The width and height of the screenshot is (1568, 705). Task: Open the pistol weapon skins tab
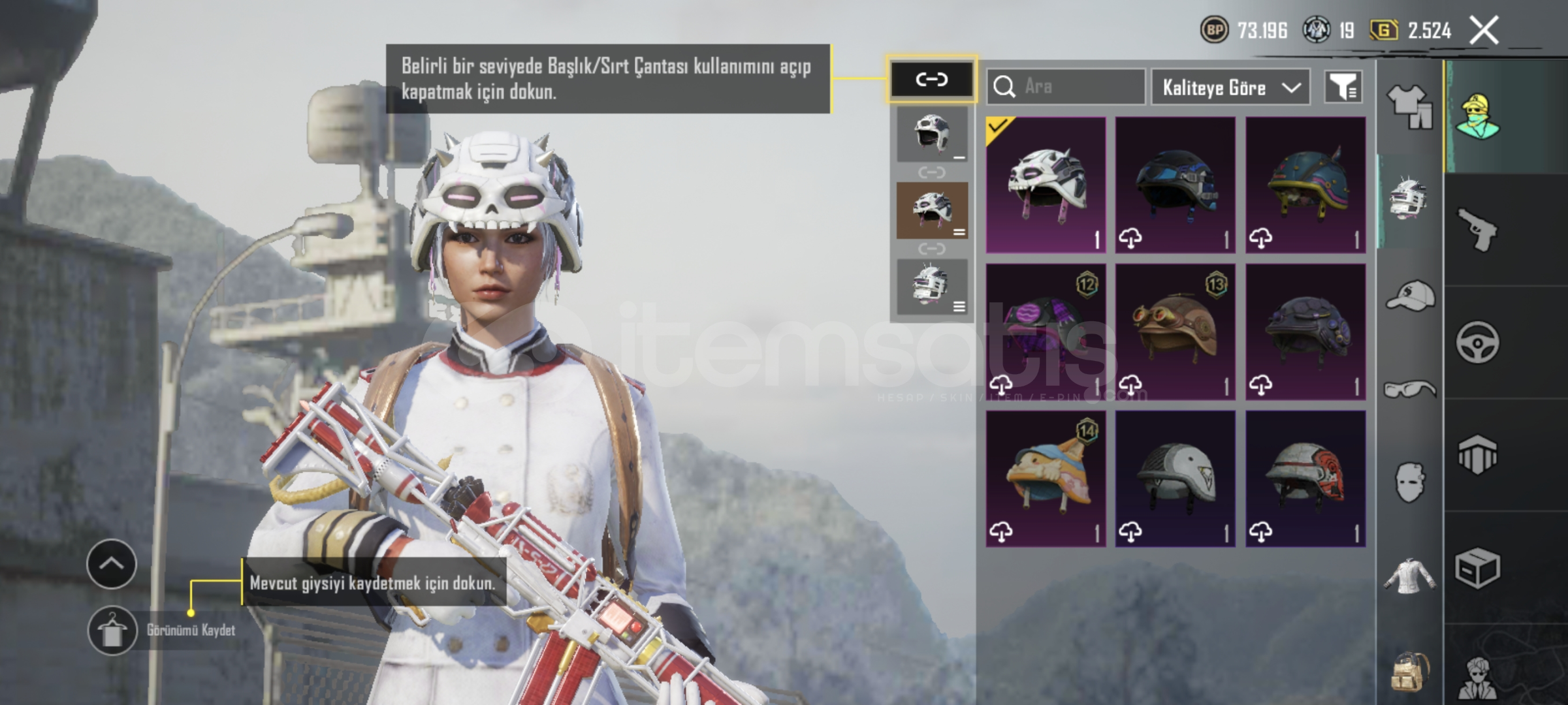coord(1477,229)
